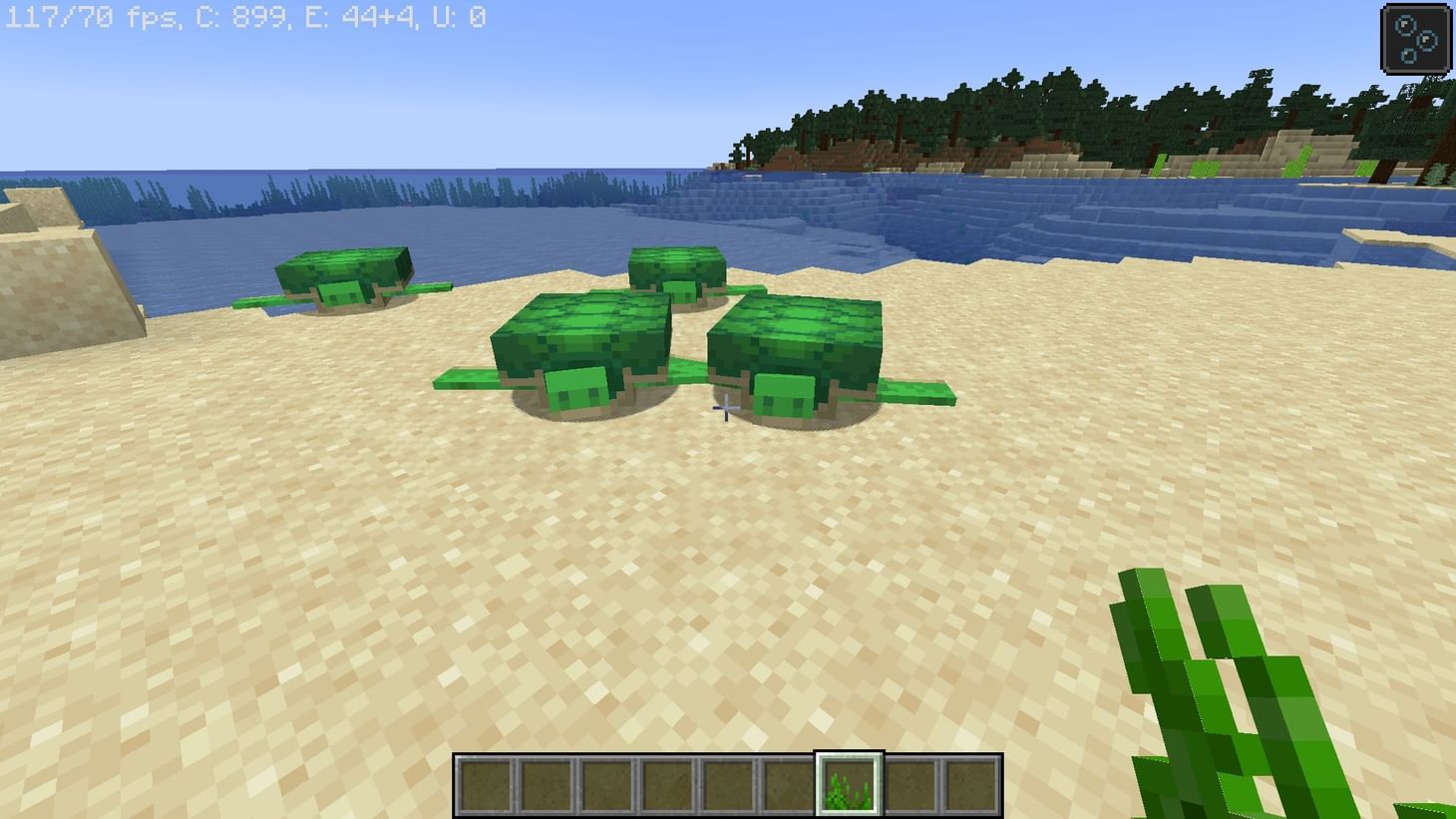1456x819 pixels.
Task: Click the first hotbar slot
Action: [x=489, y=786]
